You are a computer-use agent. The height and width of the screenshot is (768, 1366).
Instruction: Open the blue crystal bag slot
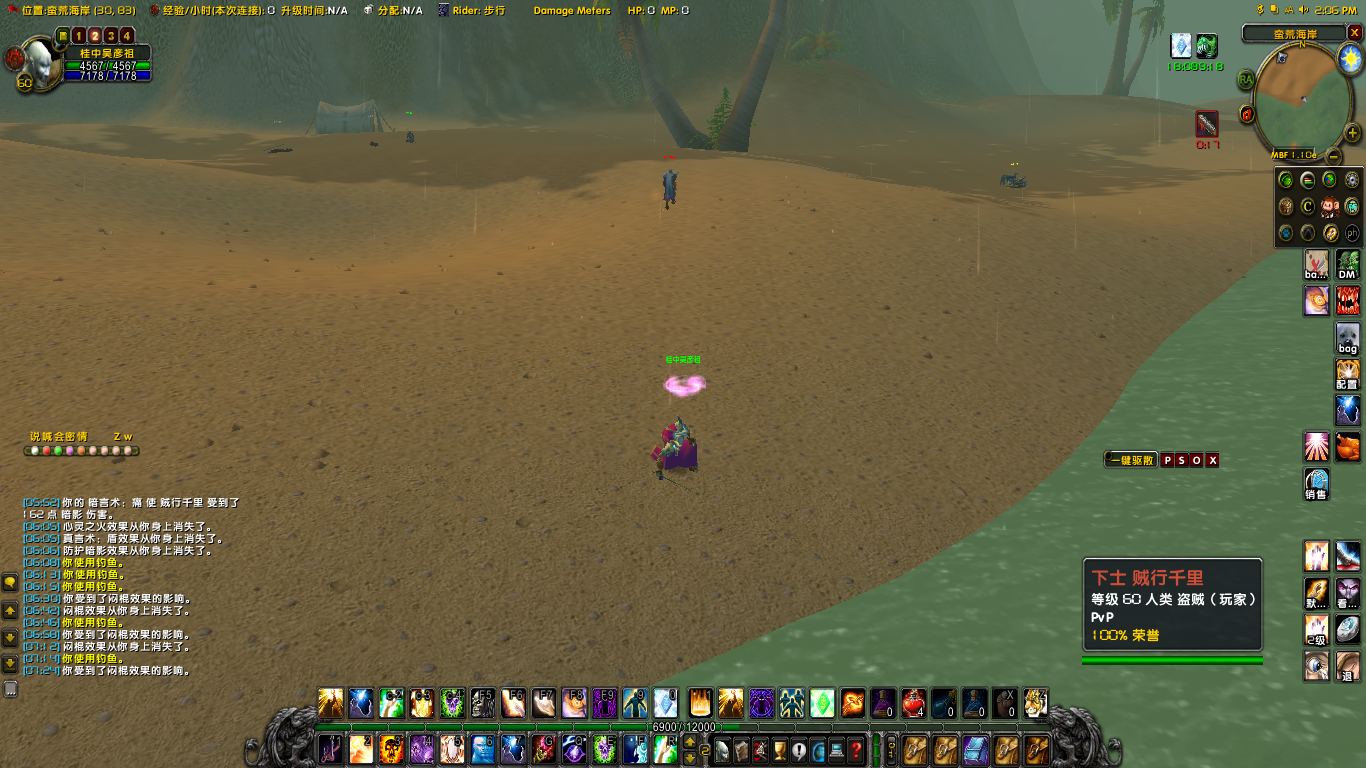(974, 749)
